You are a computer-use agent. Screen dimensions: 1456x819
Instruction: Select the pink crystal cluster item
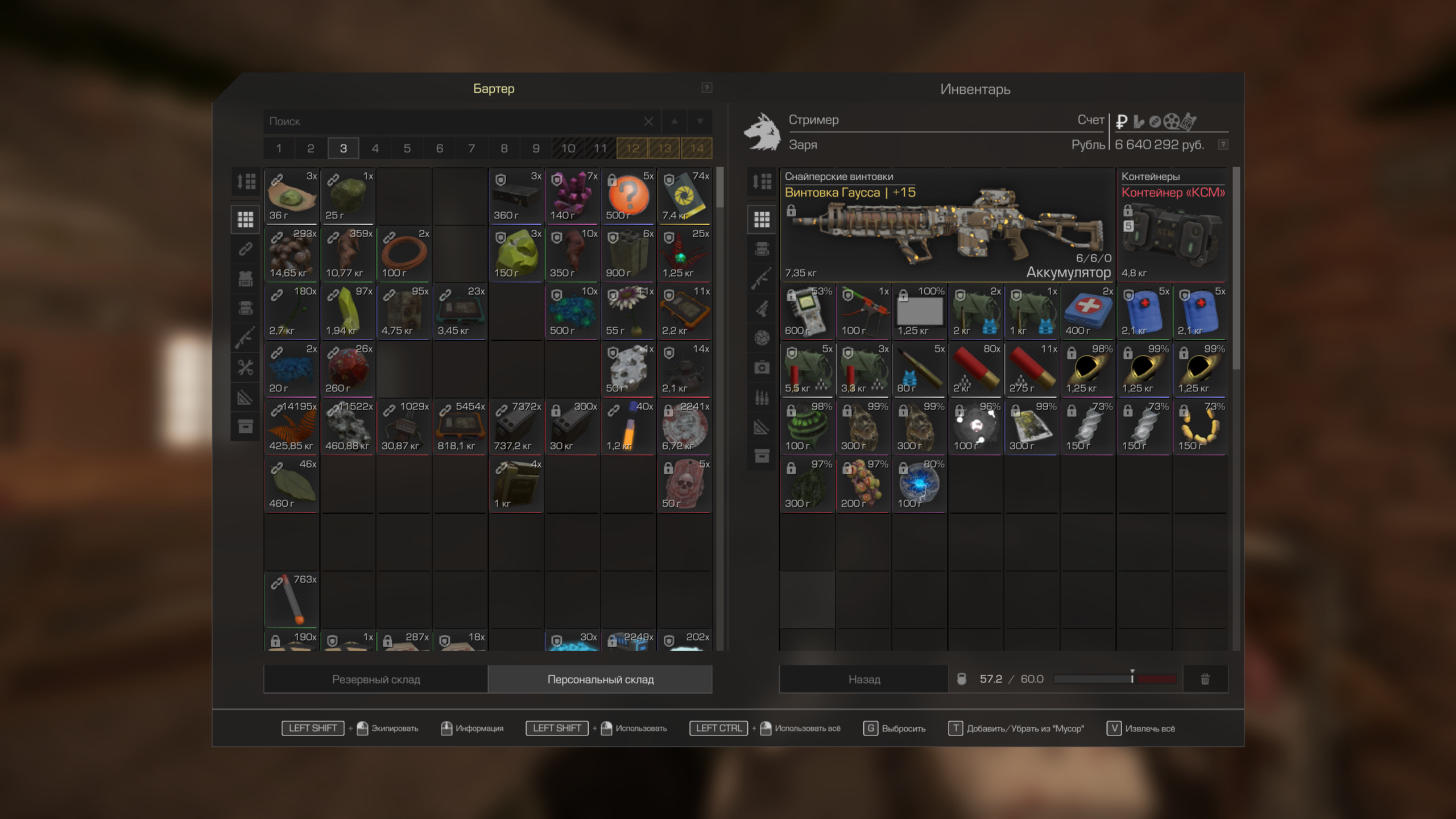click(573, 196)
